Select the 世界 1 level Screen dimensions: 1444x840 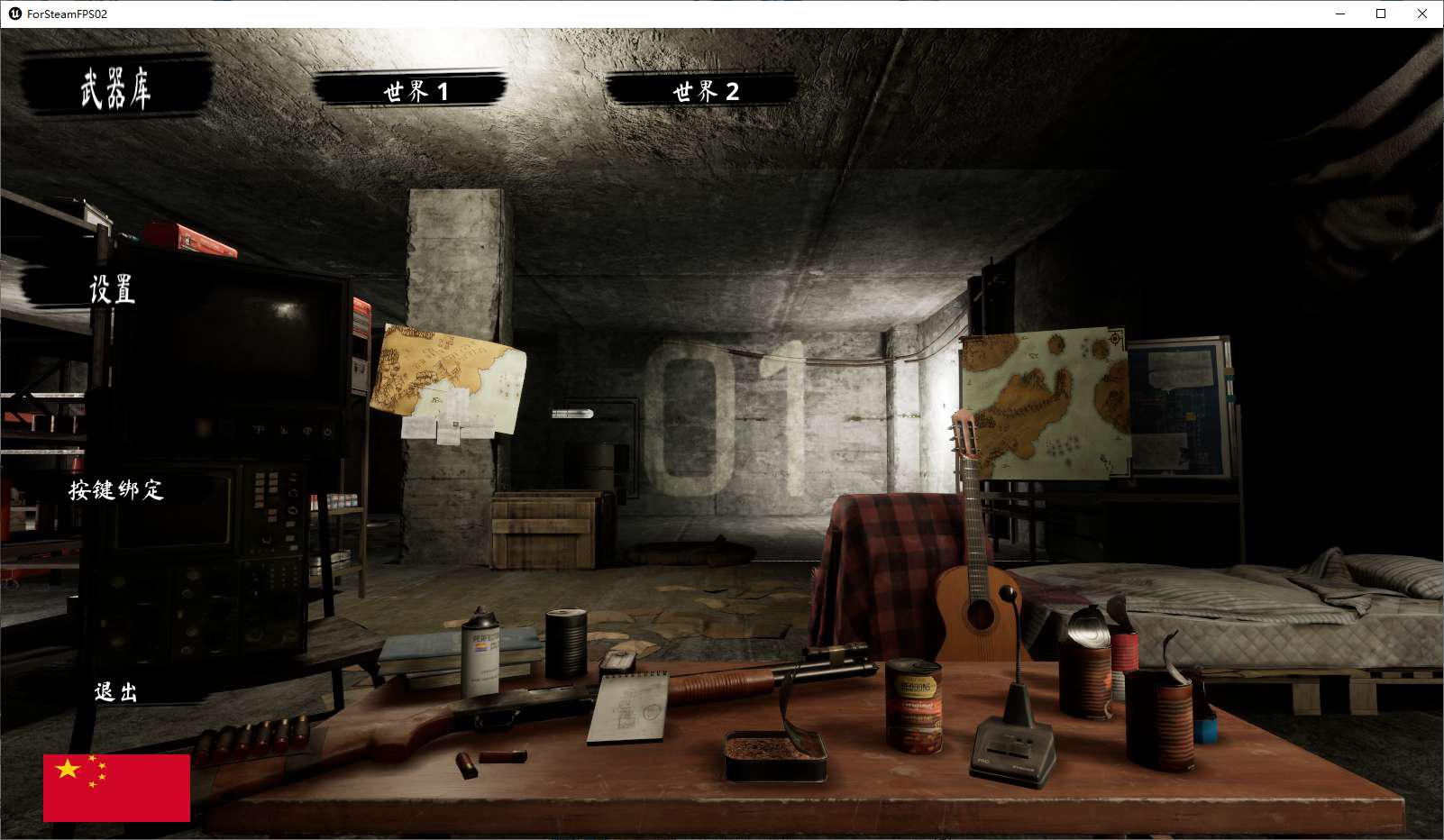[x=415, y=91]
